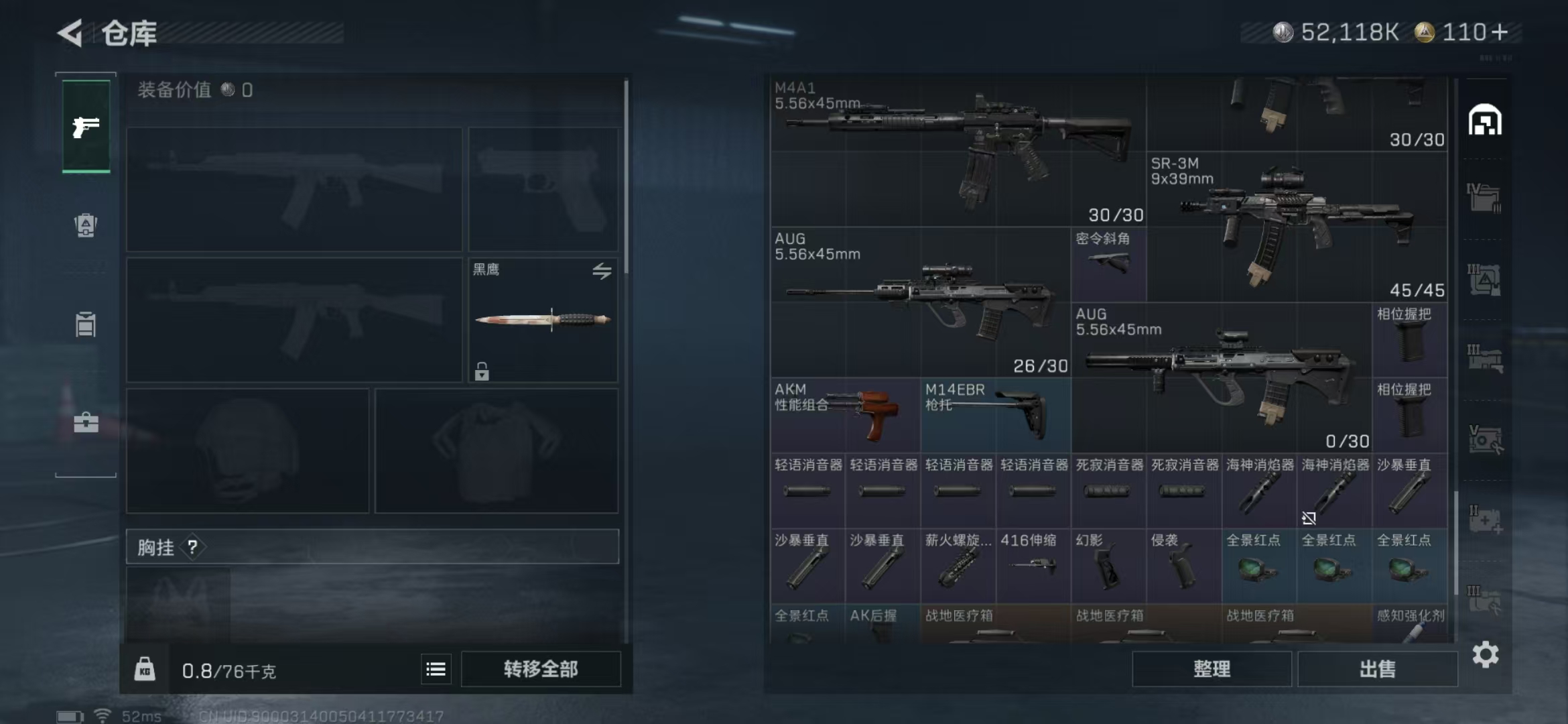Tap the 整理 organize button

(1212, 669)
